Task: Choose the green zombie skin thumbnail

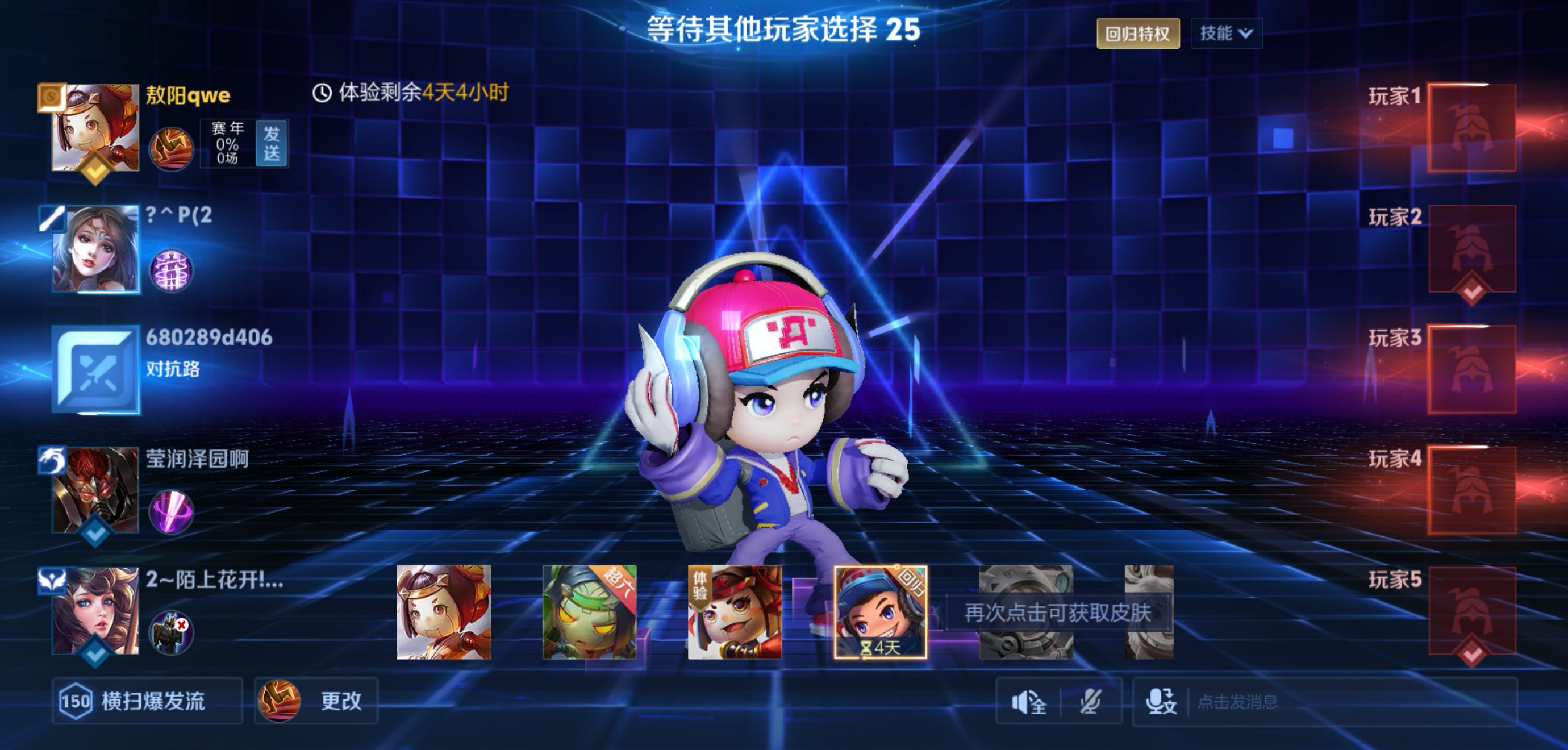Action: pos(589,612)
